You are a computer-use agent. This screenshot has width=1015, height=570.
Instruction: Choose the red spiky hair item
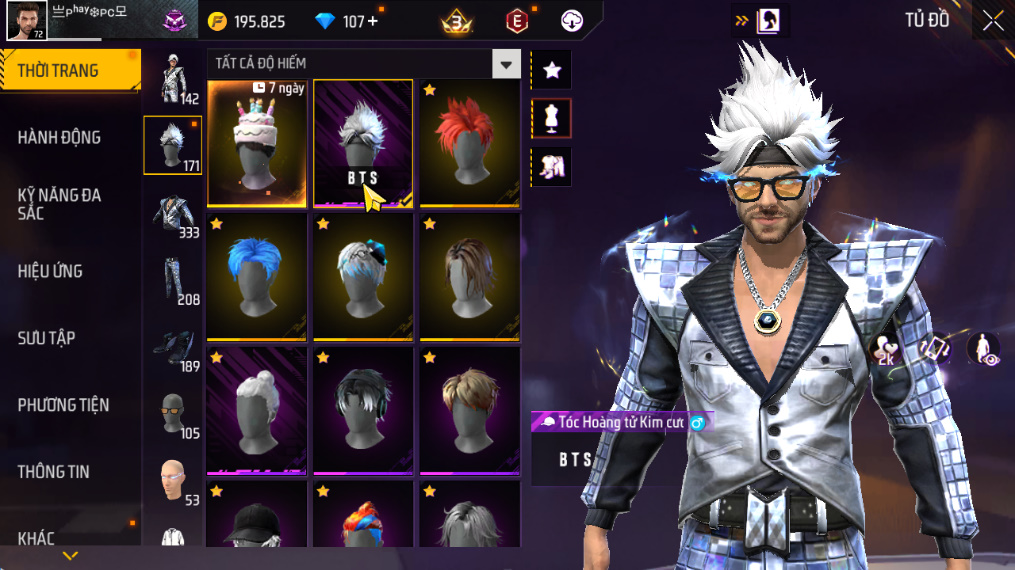pyautogui.click(x=469, y=142)
